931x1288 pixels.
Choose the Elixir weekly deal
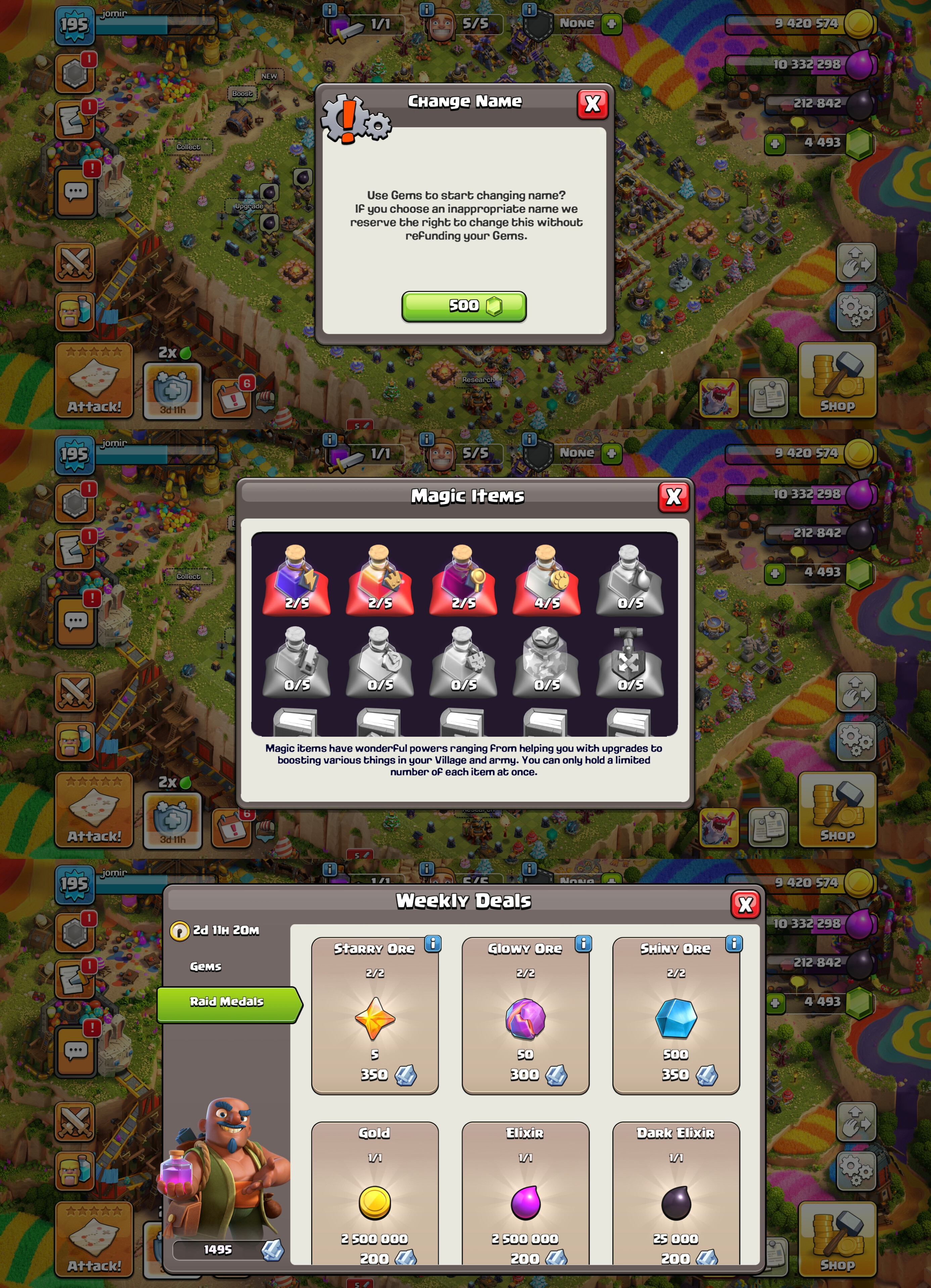525,1198
